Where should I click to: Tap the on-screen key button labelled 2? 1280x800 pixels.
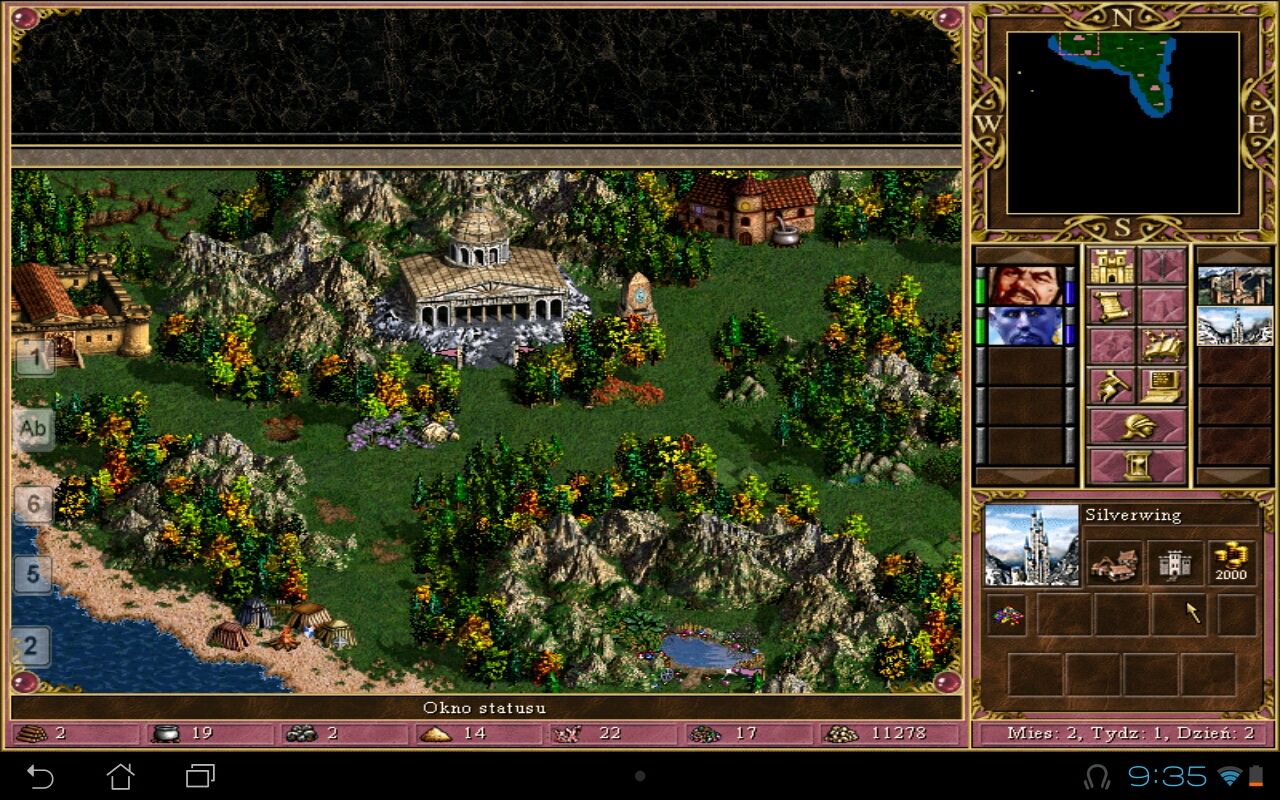pyautogui.click(x=31, y=646)
